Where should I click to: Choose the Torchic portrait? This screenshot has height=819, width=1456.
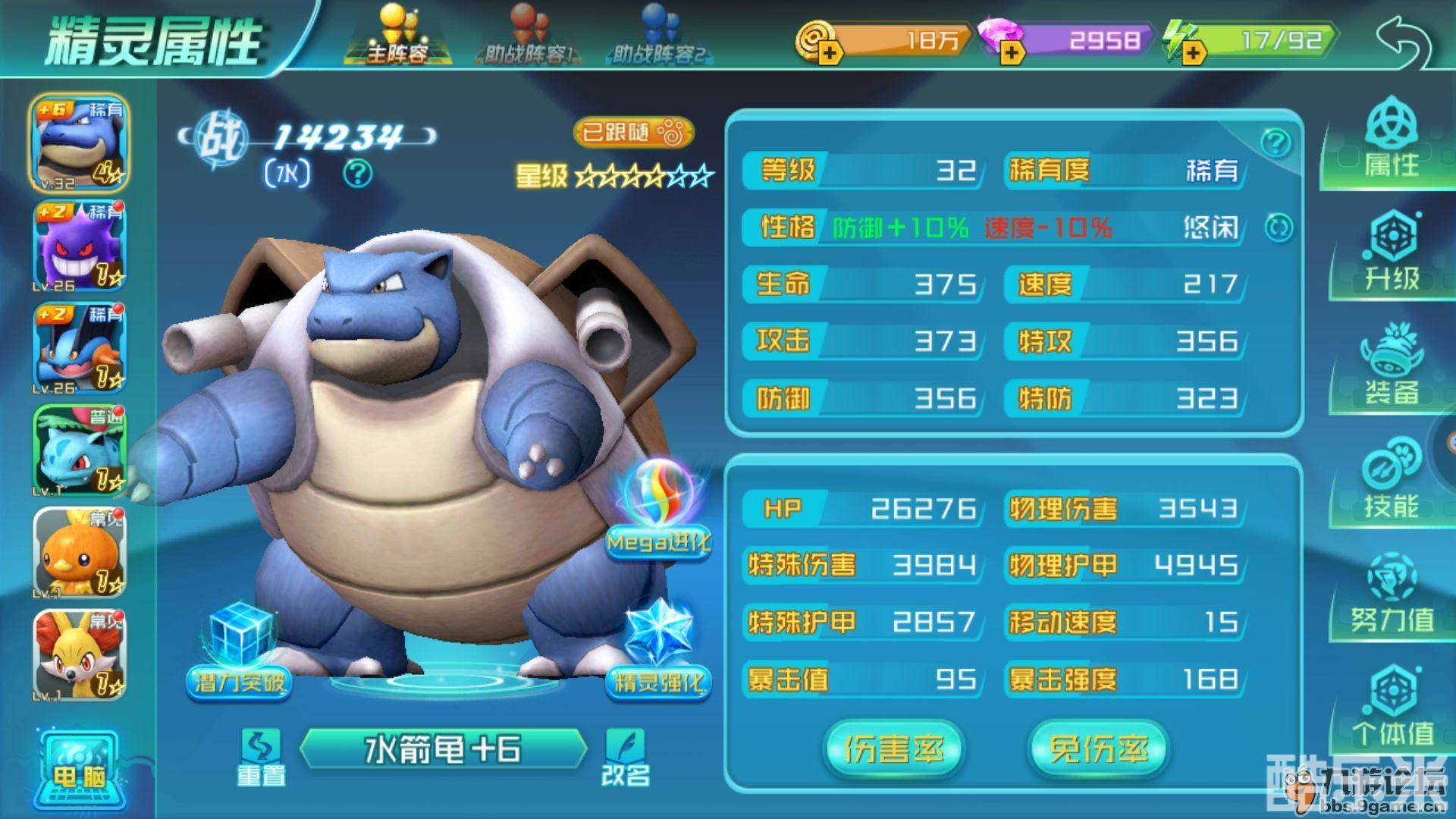[79, 552]
